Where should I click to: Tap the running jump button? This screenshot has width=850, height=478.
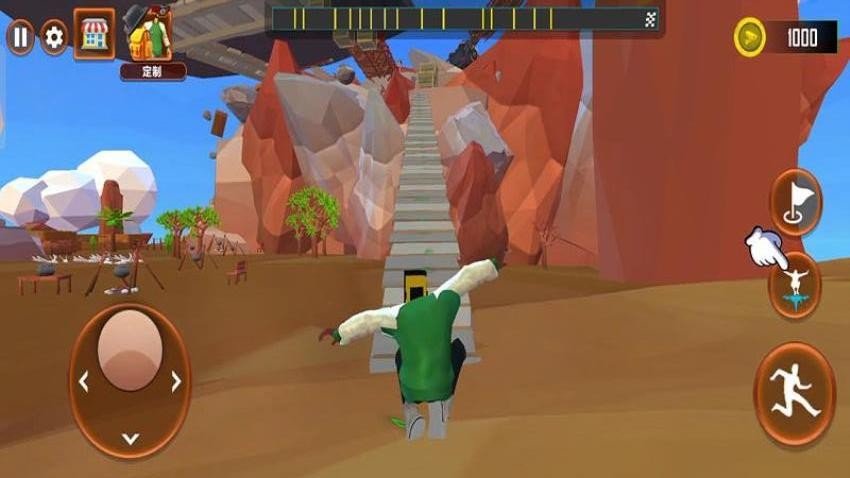pos(795,394)
